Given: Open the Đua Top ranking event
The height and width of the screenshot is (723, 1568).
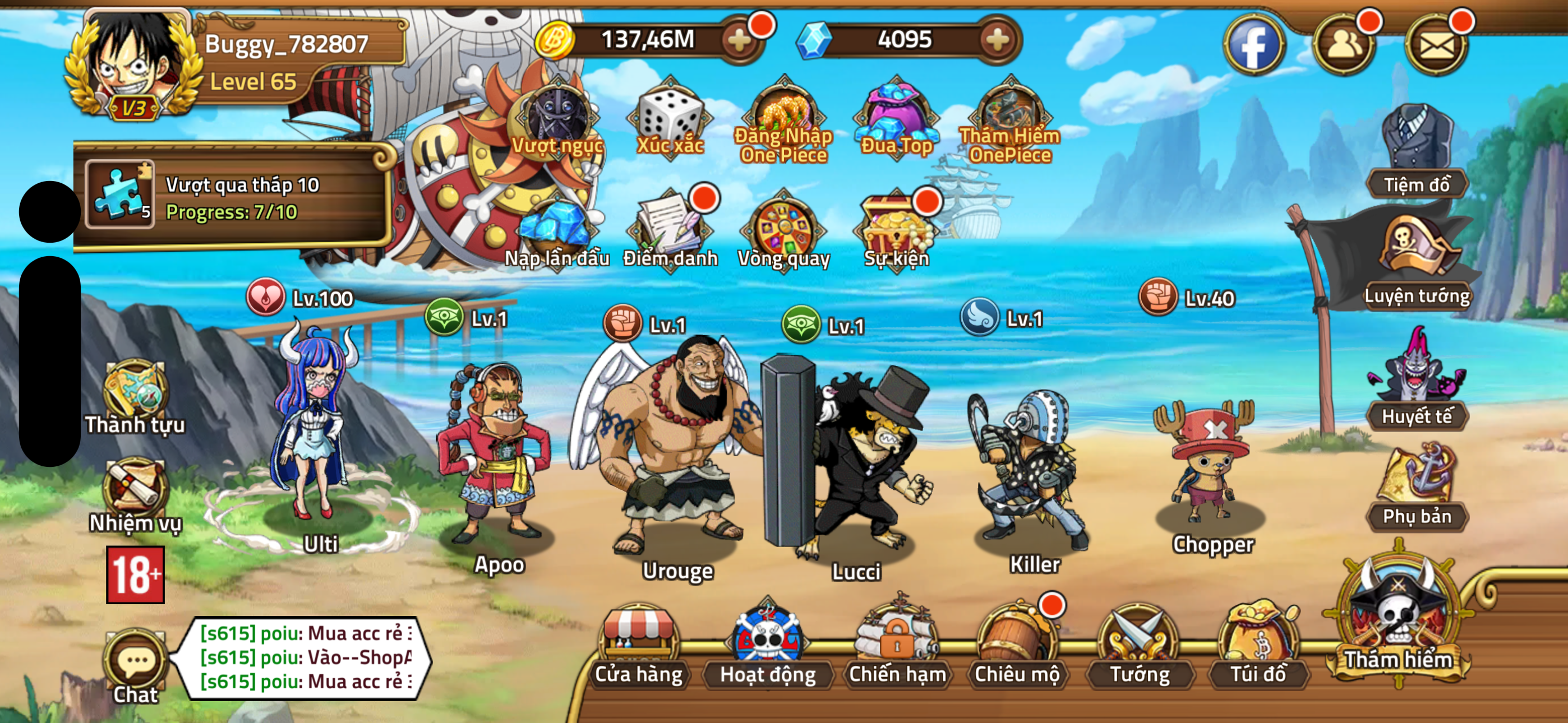Looking at the screenshot, I should 896,113.
